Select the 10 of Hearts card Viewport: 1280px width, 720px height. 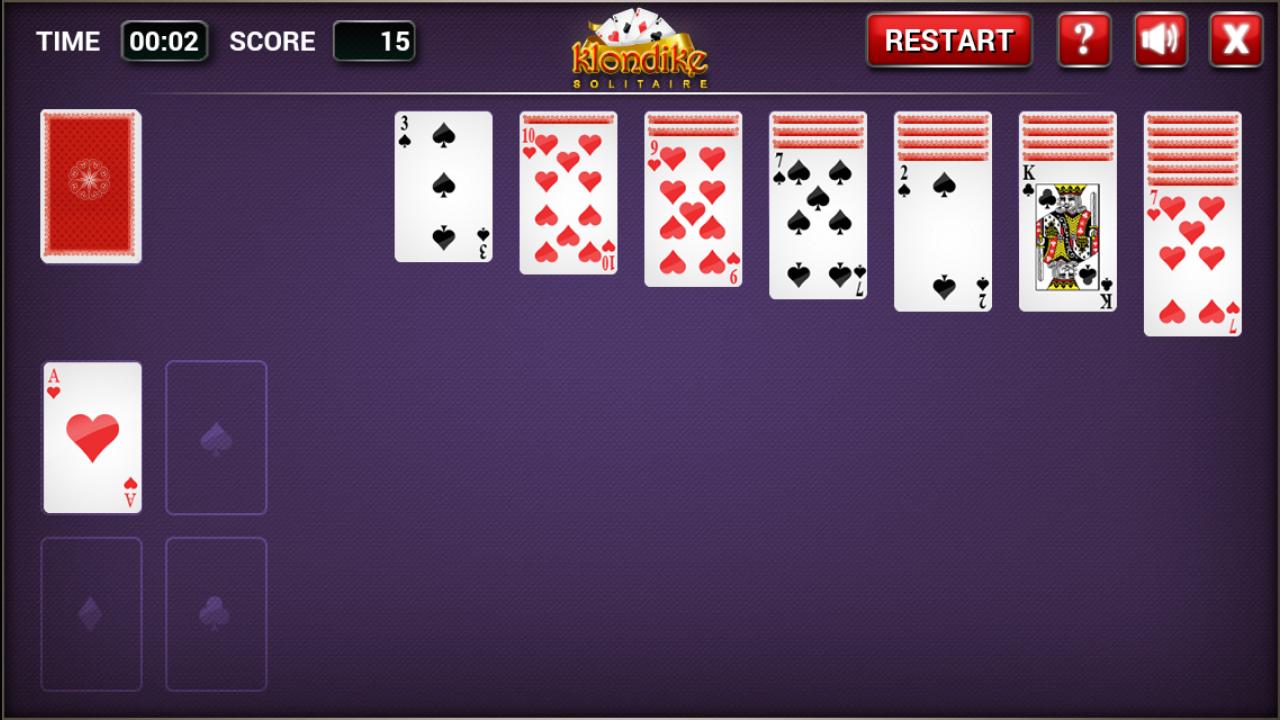click(567, 200)
